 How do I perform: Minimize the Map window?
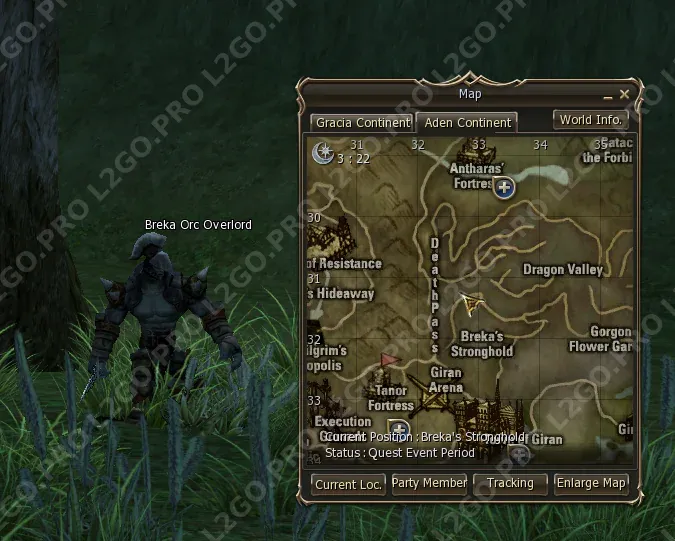click(x=607, y=95)
